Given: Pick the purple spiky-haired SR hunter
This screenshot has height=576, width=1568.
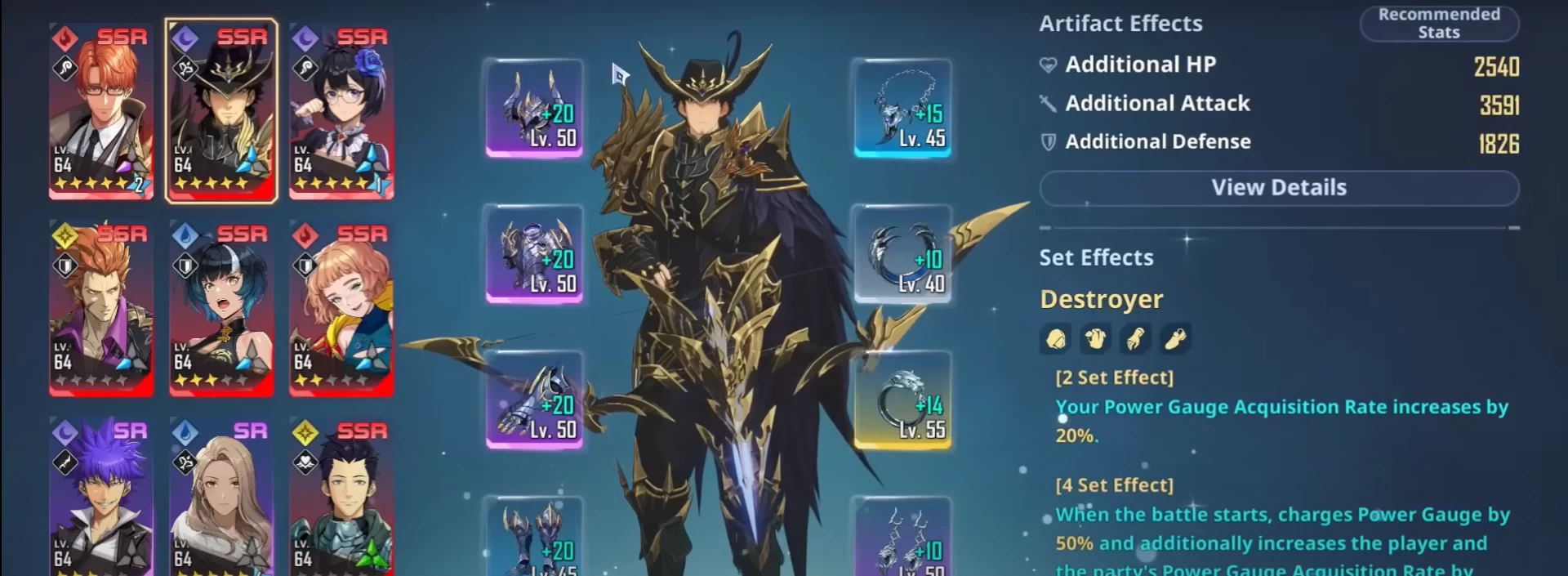Looking at the screenshot, I should pos(101,498).
